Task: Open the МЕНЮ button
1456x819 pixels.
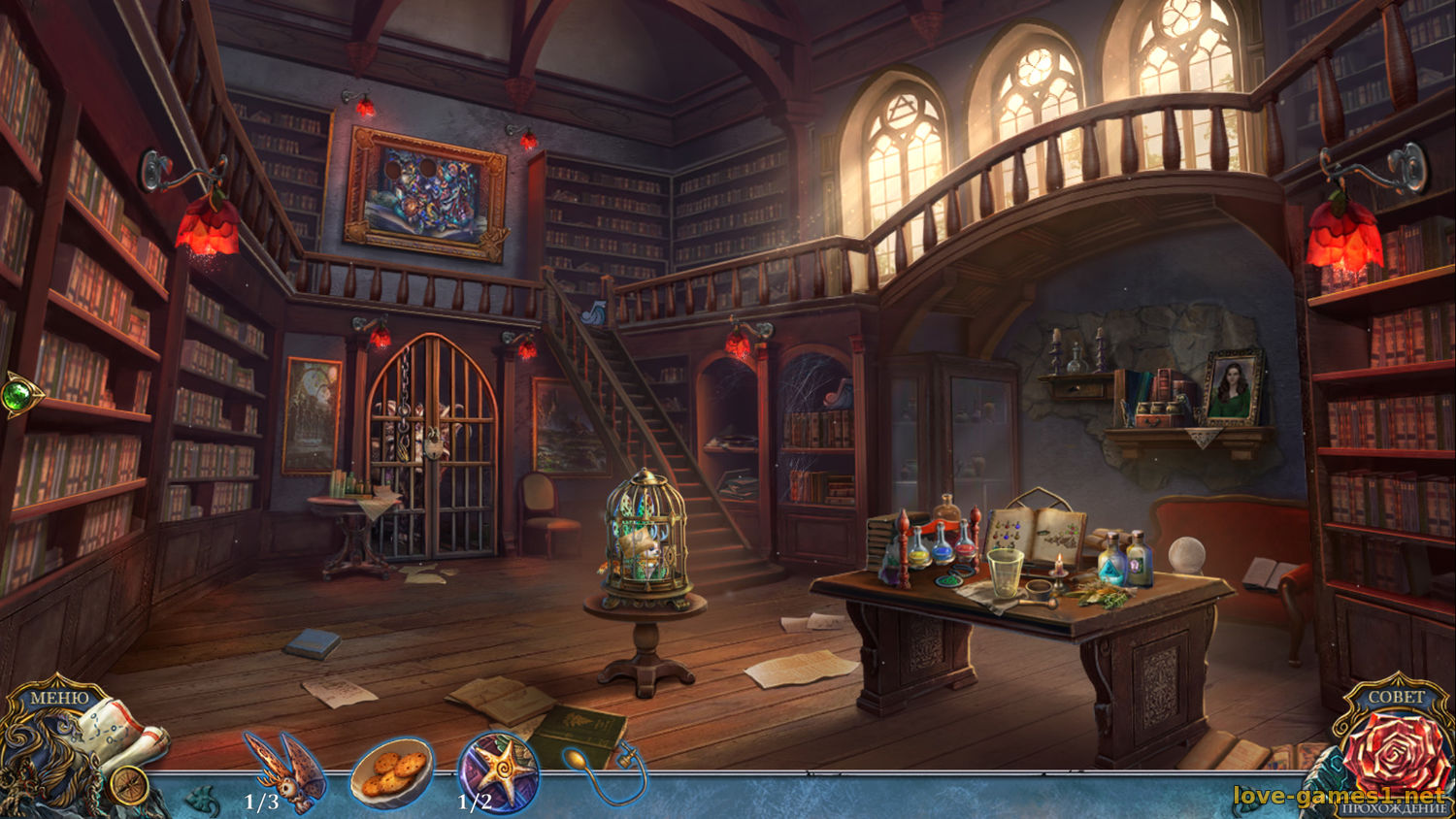Action: point(58,697)
